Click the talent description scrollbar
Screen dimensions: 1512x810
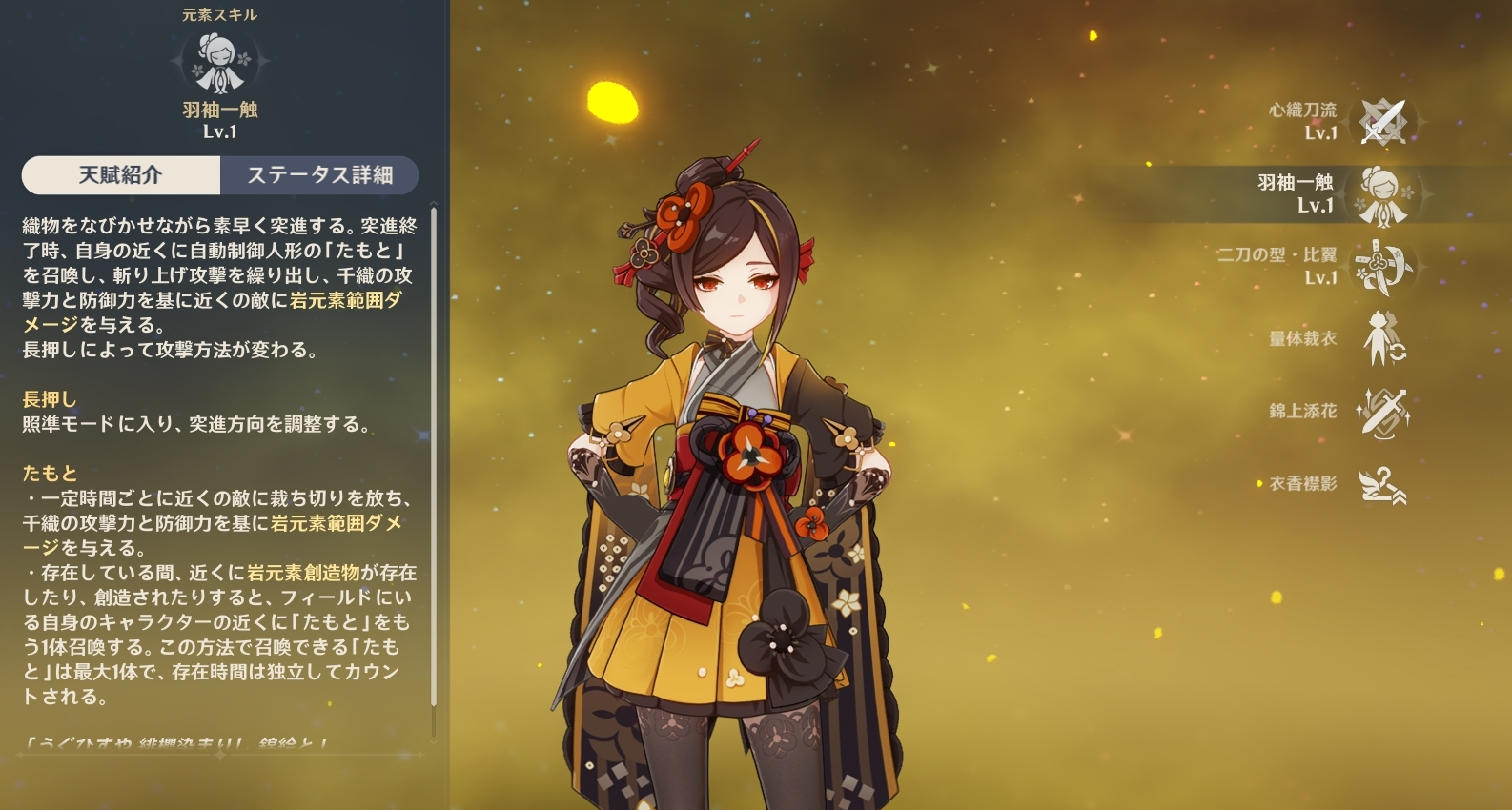(434, 457)
